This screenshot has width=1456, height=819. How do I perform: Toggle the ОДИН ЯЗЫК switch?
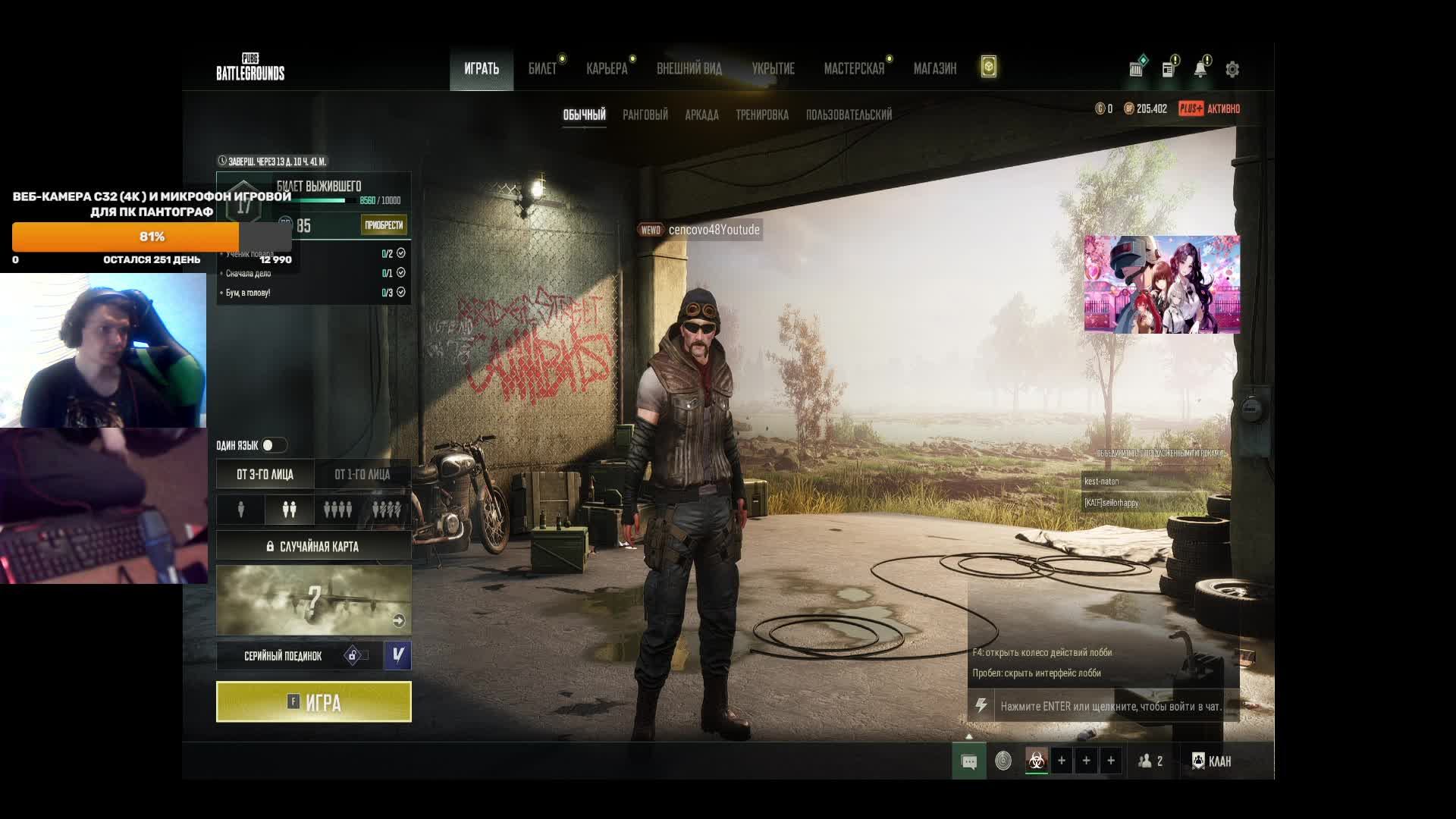273,445
